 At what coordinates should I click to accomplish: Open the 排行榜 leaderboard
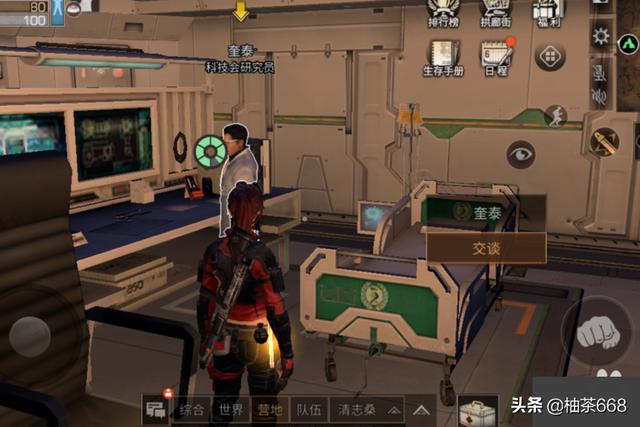[x=444, y=12]
